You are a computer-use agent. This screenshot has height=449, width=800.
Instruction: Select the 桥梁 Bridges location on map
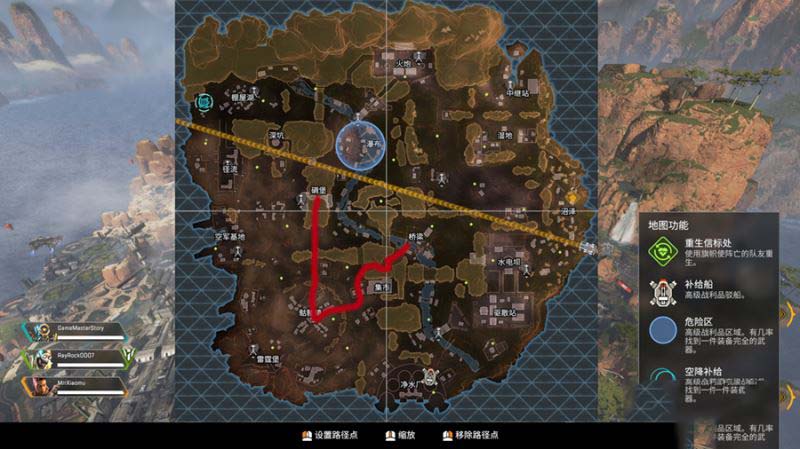point(417,238)
